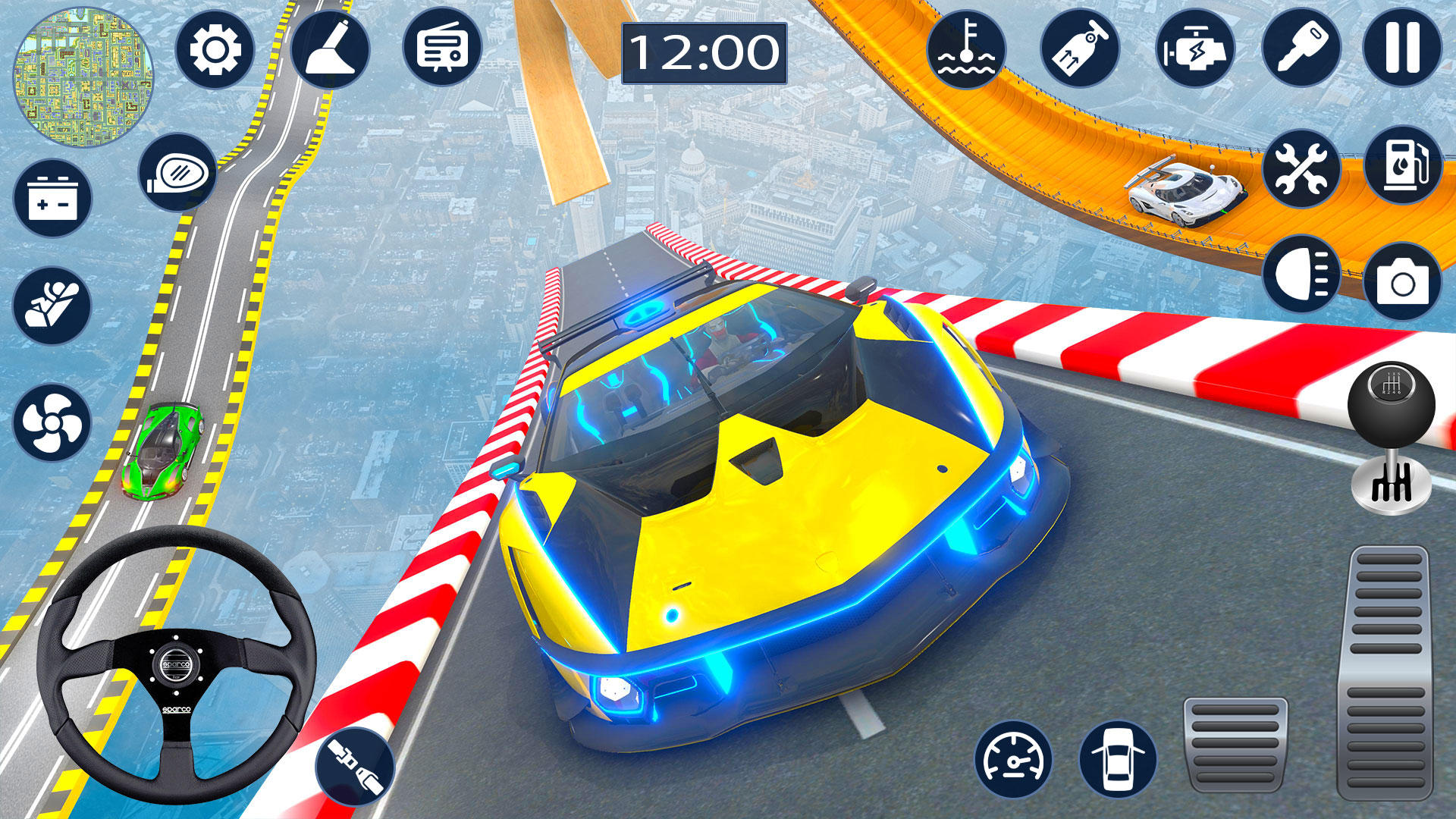
Task: Open the Settings gear menu
Action: coord(216,49)
